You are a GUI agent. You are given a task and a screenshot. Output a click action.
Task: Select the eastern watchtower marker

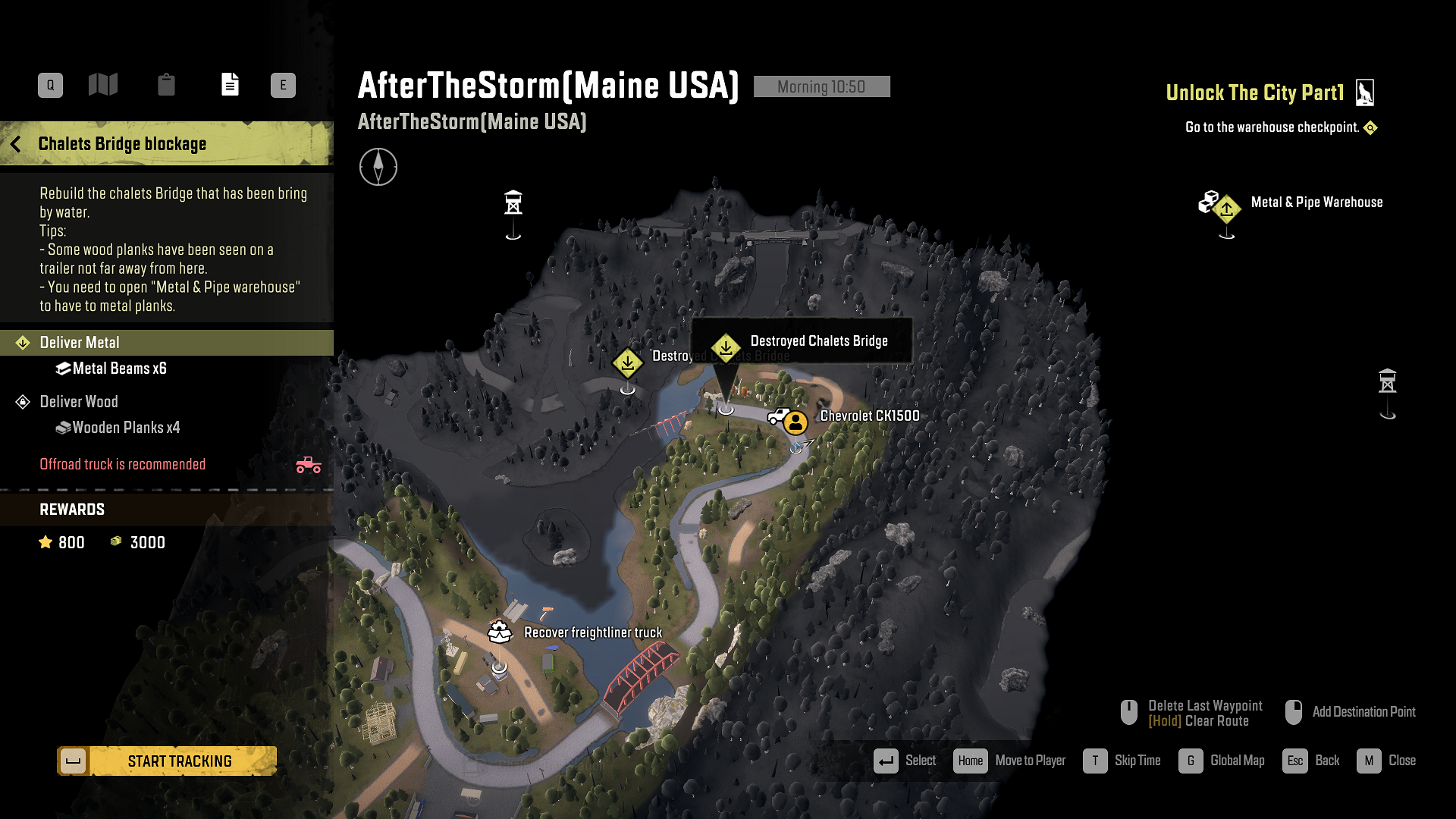pos(1387,381)
